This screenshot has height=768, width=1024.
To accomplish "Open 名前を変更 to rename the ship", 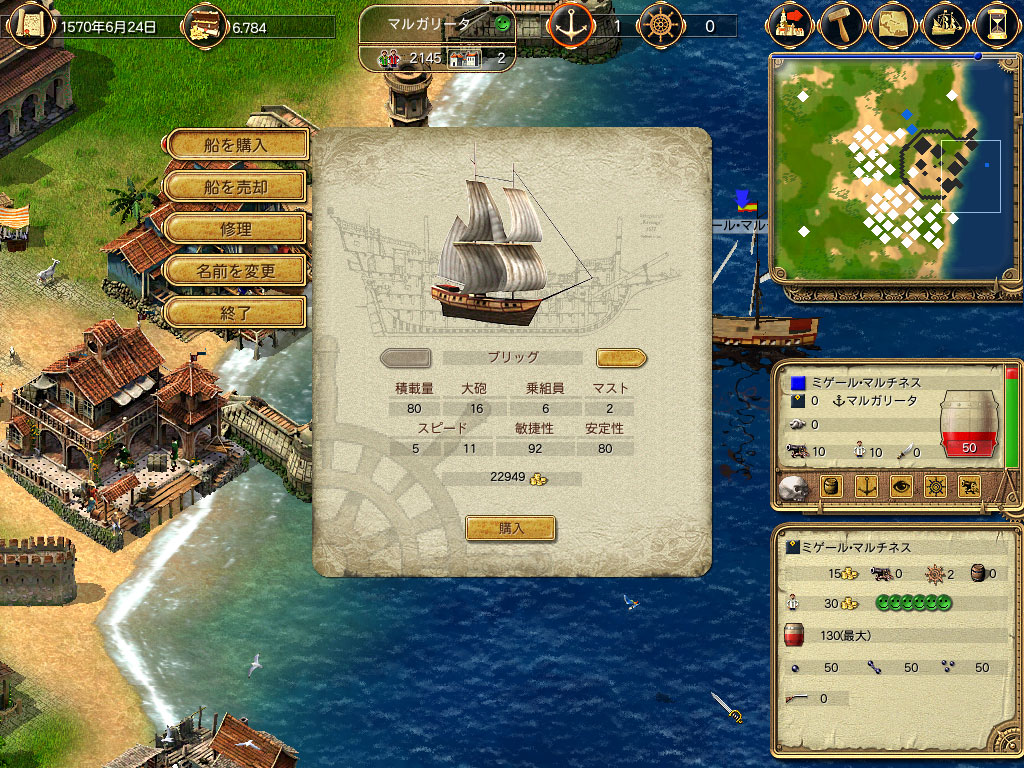I will click(236, 270).
